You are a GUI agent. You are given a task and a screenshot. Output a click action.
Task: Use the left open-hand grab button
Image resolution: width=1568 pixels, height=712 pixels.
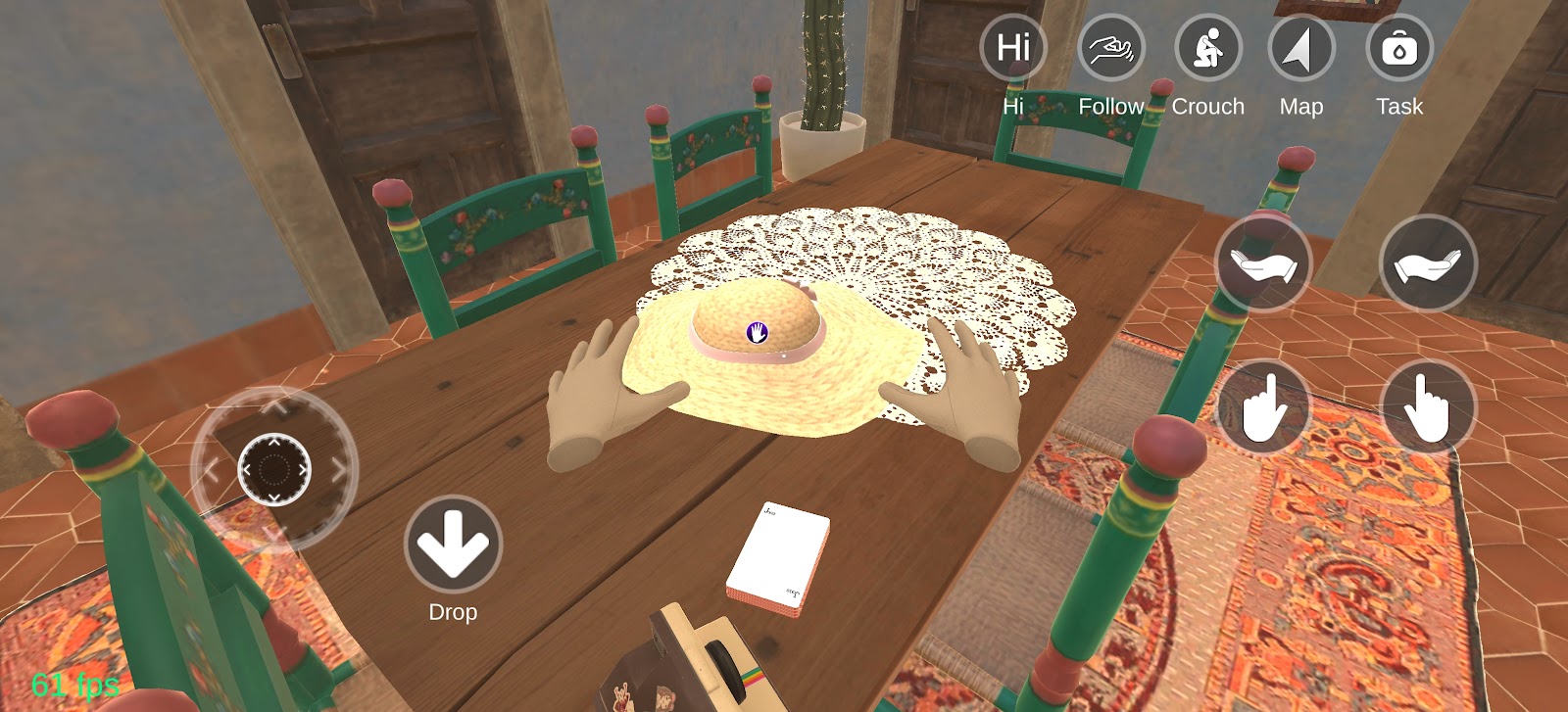[1262, 263]
